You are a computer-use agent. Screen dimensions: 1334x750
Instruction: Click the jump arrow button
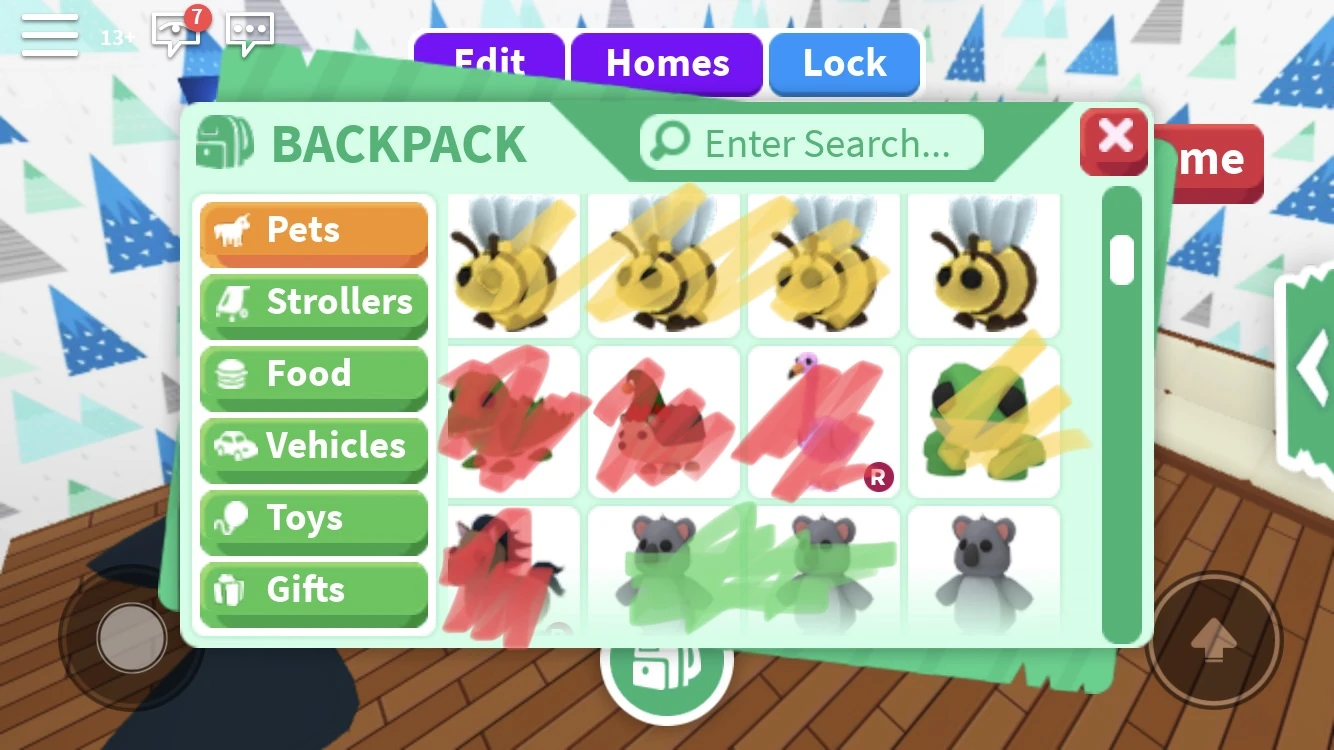coord(1218,638)
